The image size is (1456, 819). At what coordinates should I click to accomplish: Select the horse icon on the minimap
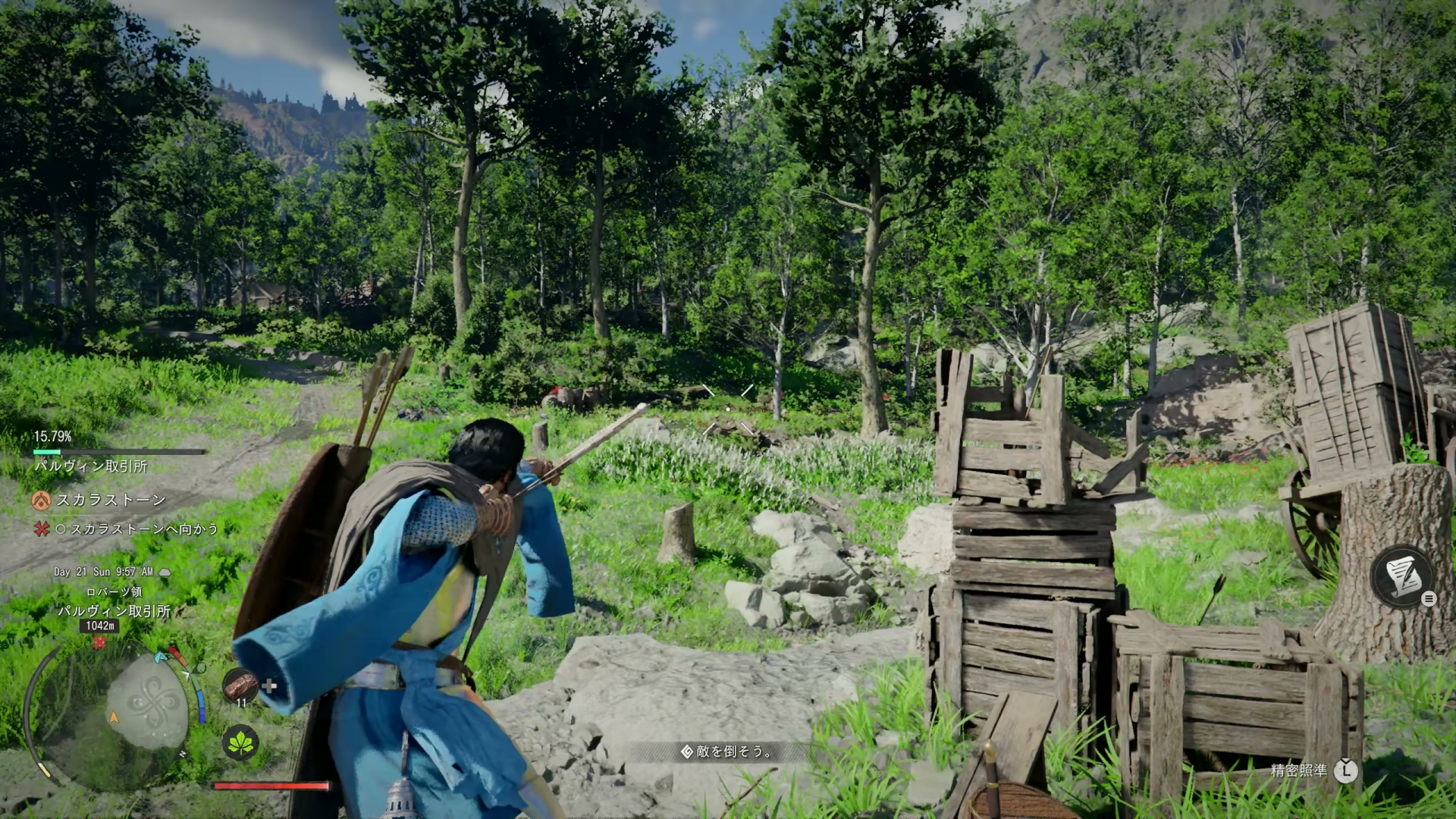coord(159,657)
